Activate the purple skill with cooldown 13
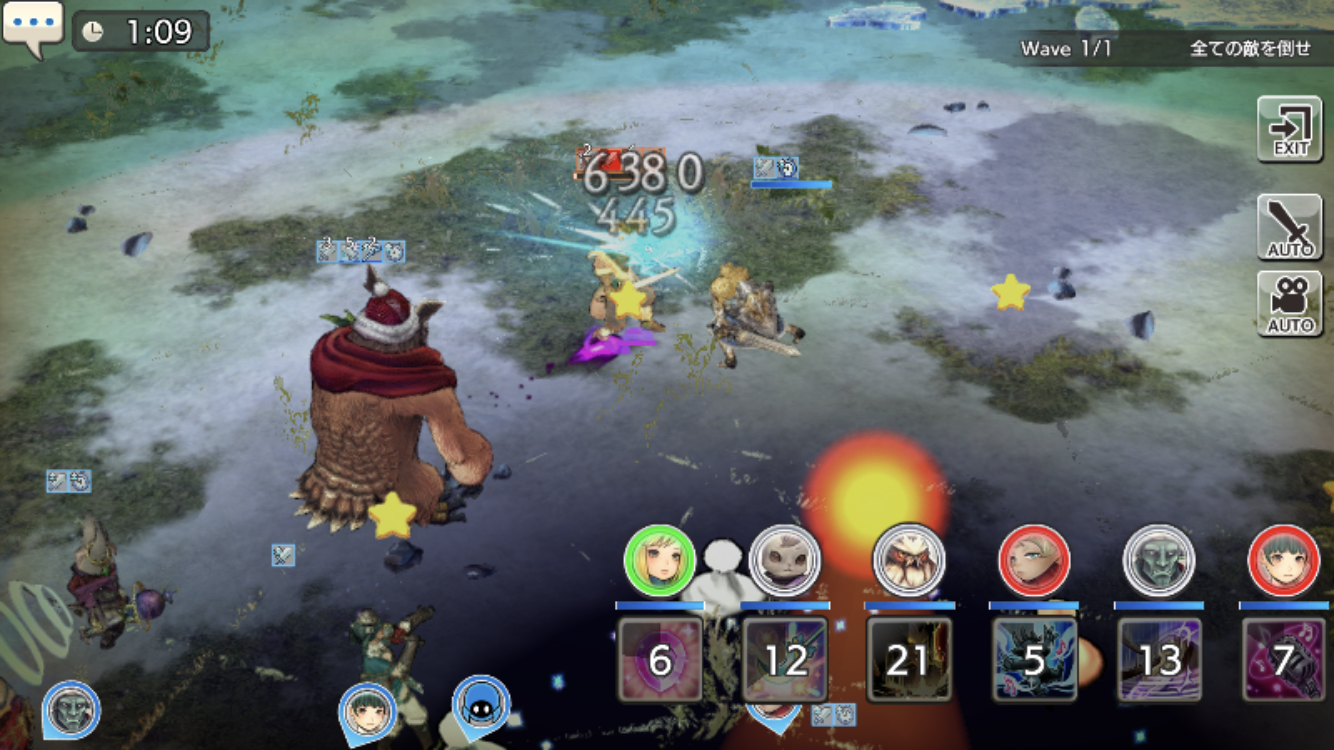 point(1159,659)
